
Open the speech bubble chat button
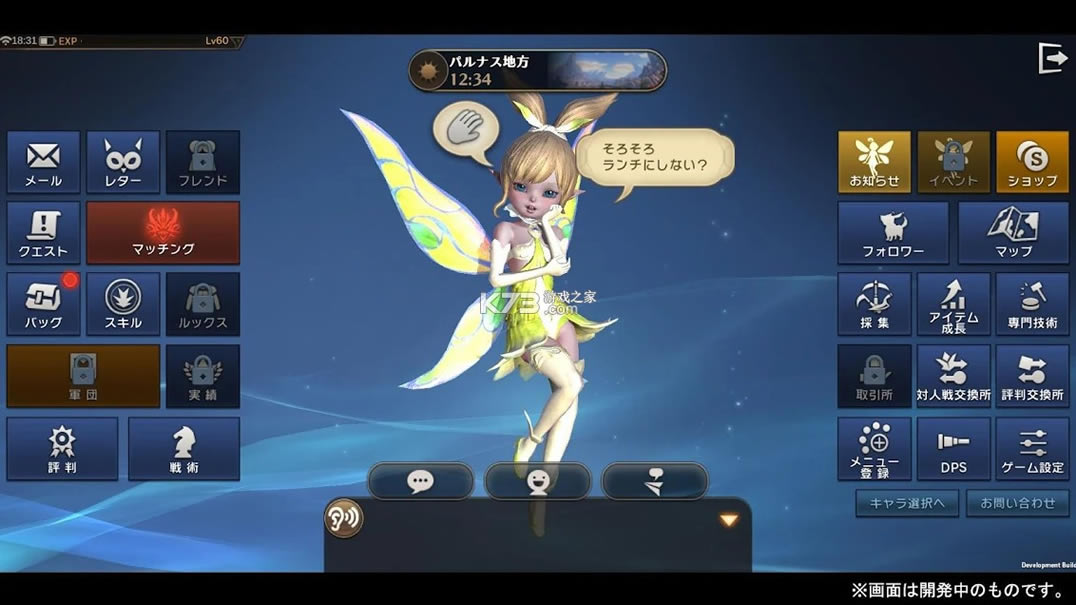pyautogui.click(x=420, y=481)
